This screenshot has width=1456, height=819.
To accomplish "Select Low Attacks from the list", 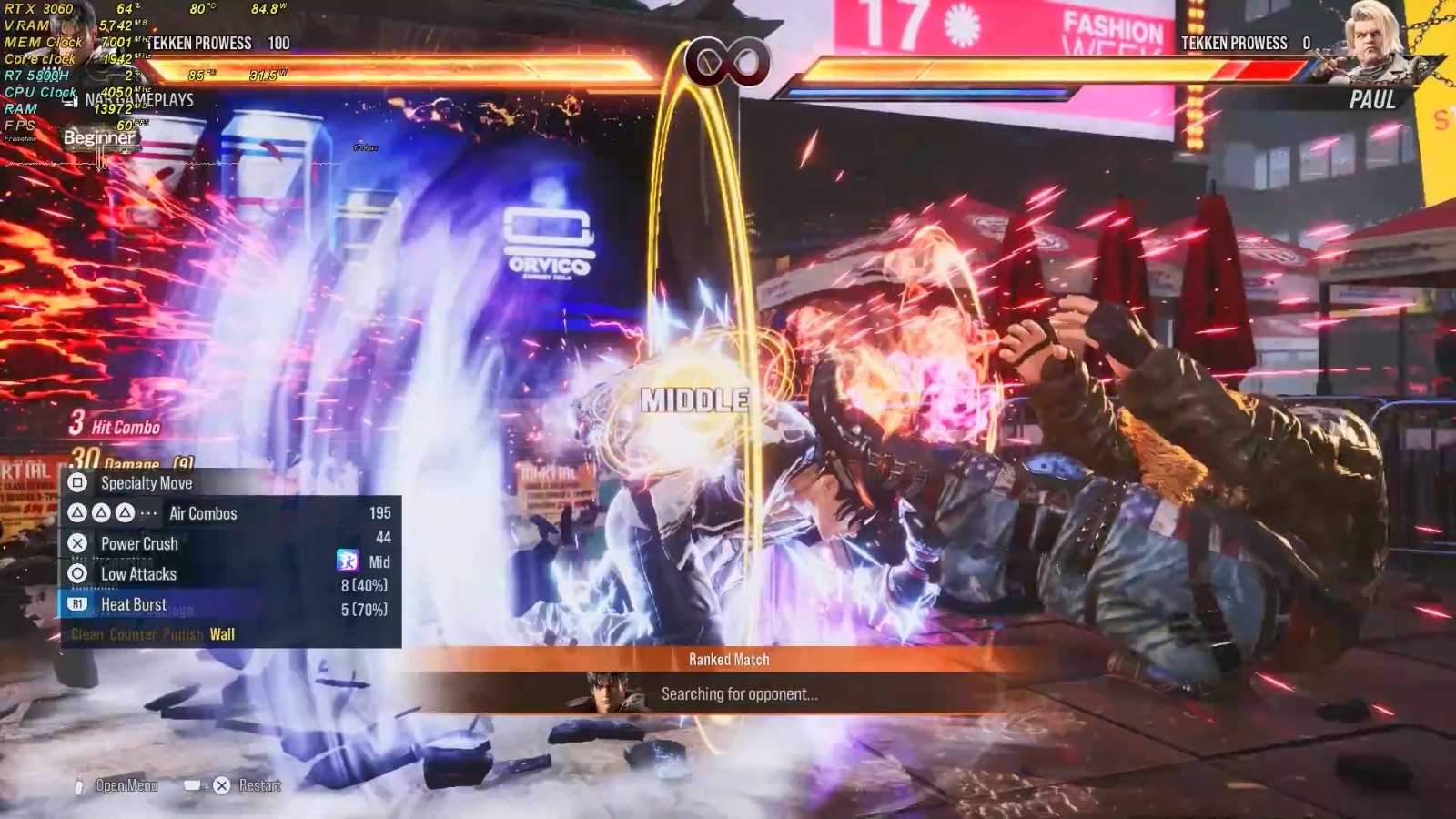I will pyautogui.click(x=138, y=574).
